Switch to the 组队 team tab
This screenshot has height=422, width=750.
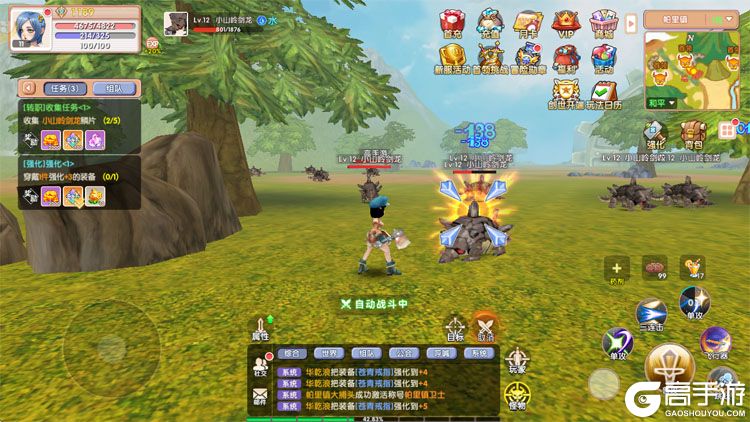[115, 88]
